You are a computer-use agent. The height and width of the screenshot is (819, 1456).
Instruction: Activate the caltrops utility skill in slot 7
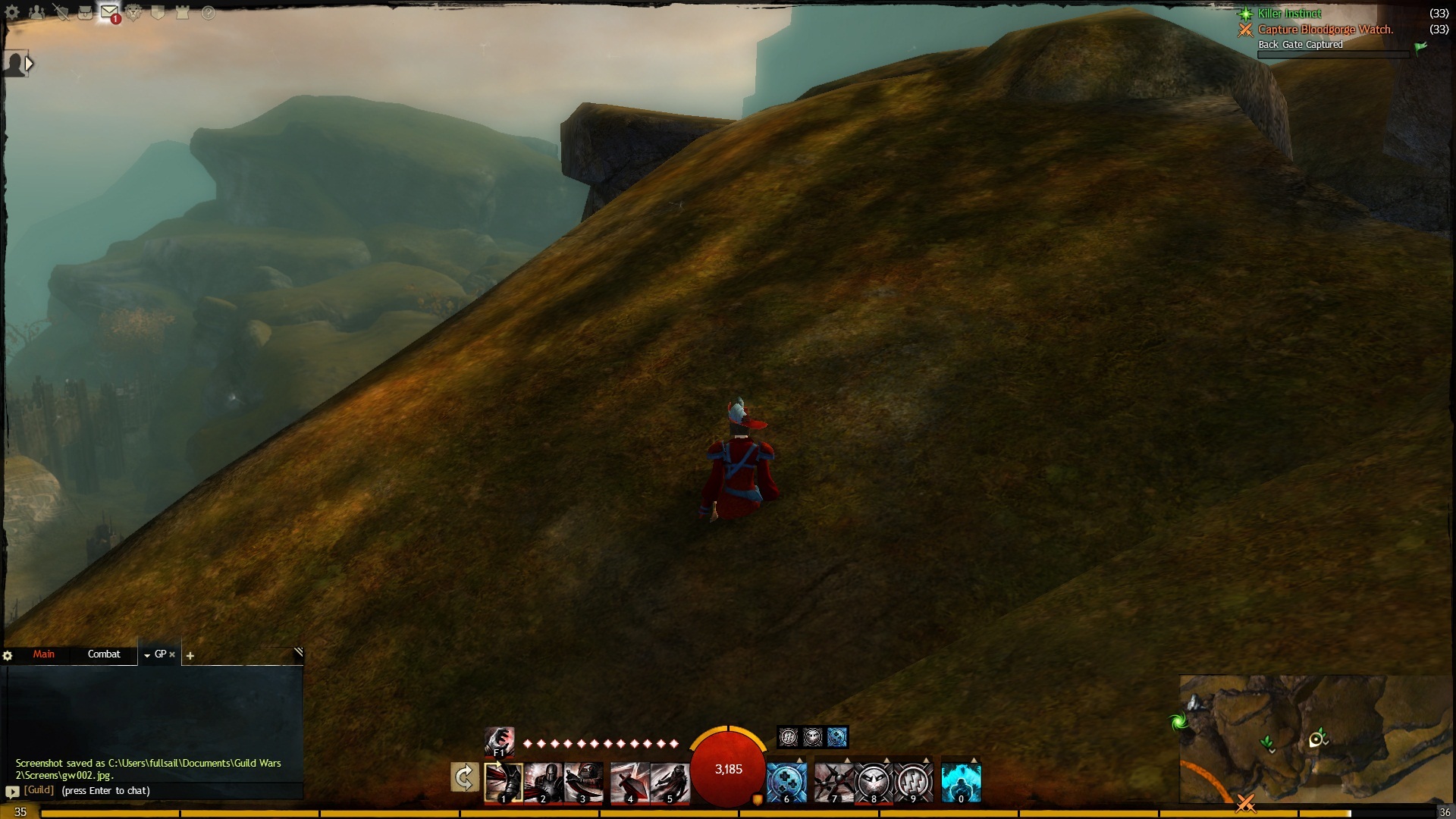[x=833, y=783]
